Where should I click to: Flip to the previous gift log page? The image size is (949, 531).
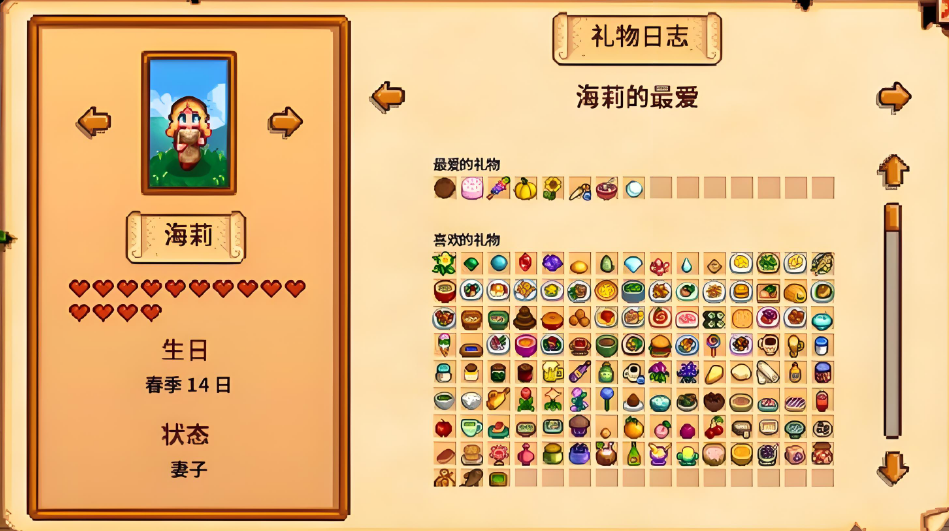click(388, 97)
